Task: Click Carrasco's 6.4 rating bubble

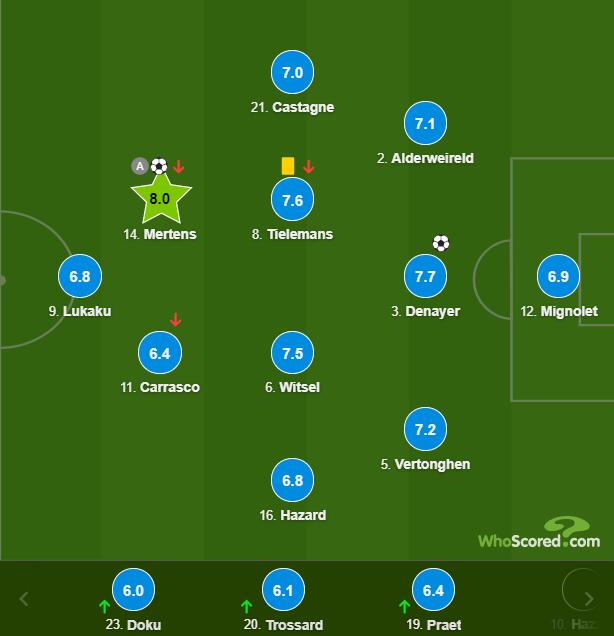Action: [x=160, y=353]
